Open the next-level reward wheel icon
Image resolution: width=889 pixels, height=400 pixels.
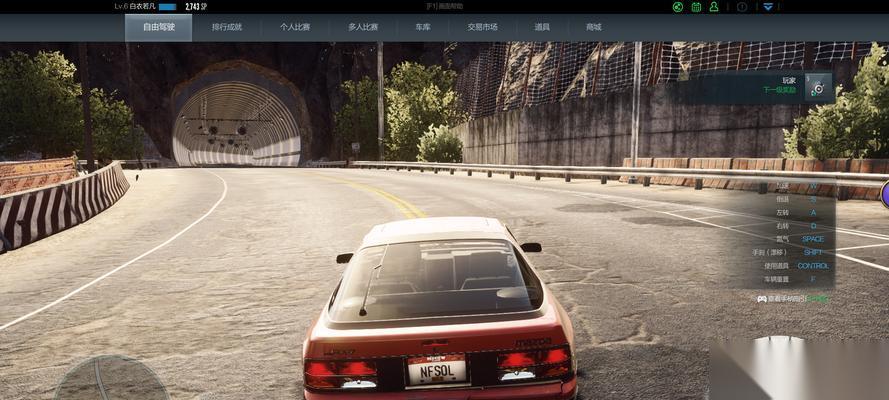pyautogui.click(x=818, y=88)
